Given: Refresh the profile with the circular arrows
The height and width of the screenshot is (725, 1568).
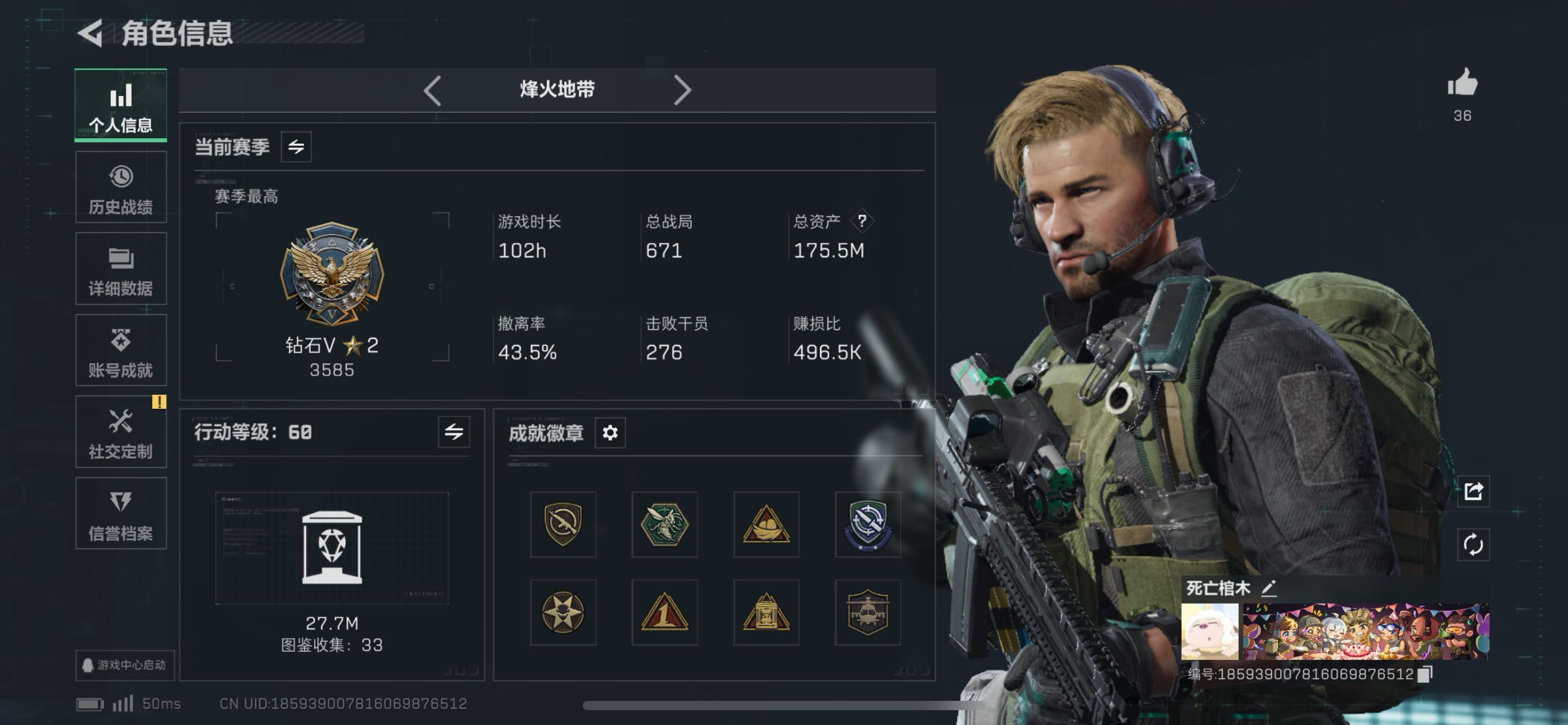Looking at the screenshot, I should pyautogui.click(x=1473, y=545).
